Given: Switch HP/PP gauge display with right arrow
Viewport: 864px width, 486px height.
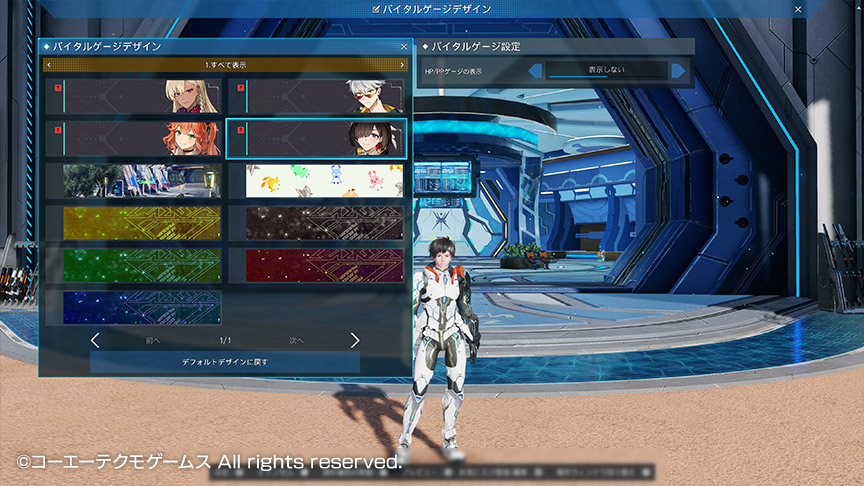Looking at the screenshot, I should click(679, 71).
